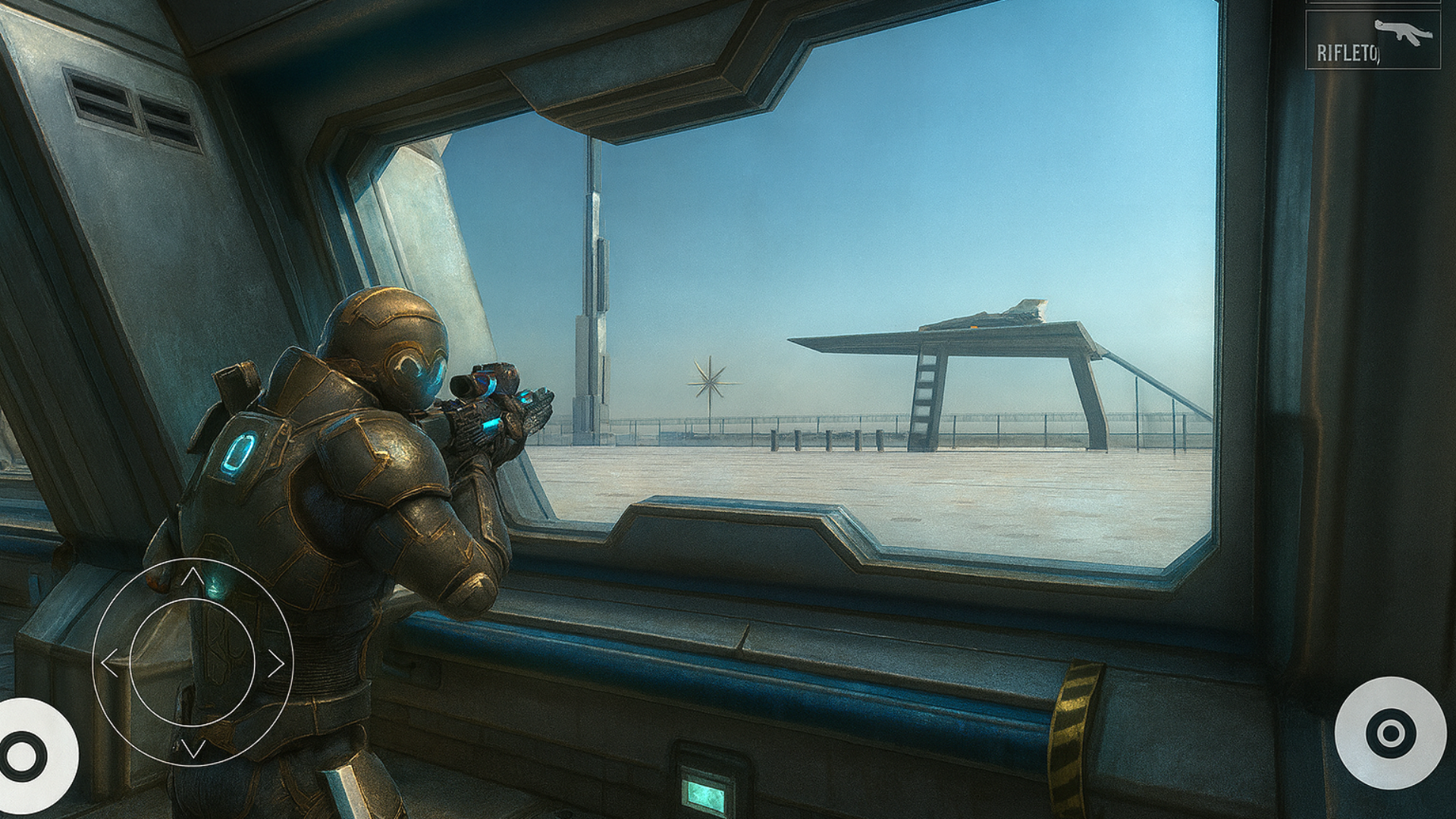Click the joystick's right arrow
This screenshot has width=1456, height=819.
point(276,664)
